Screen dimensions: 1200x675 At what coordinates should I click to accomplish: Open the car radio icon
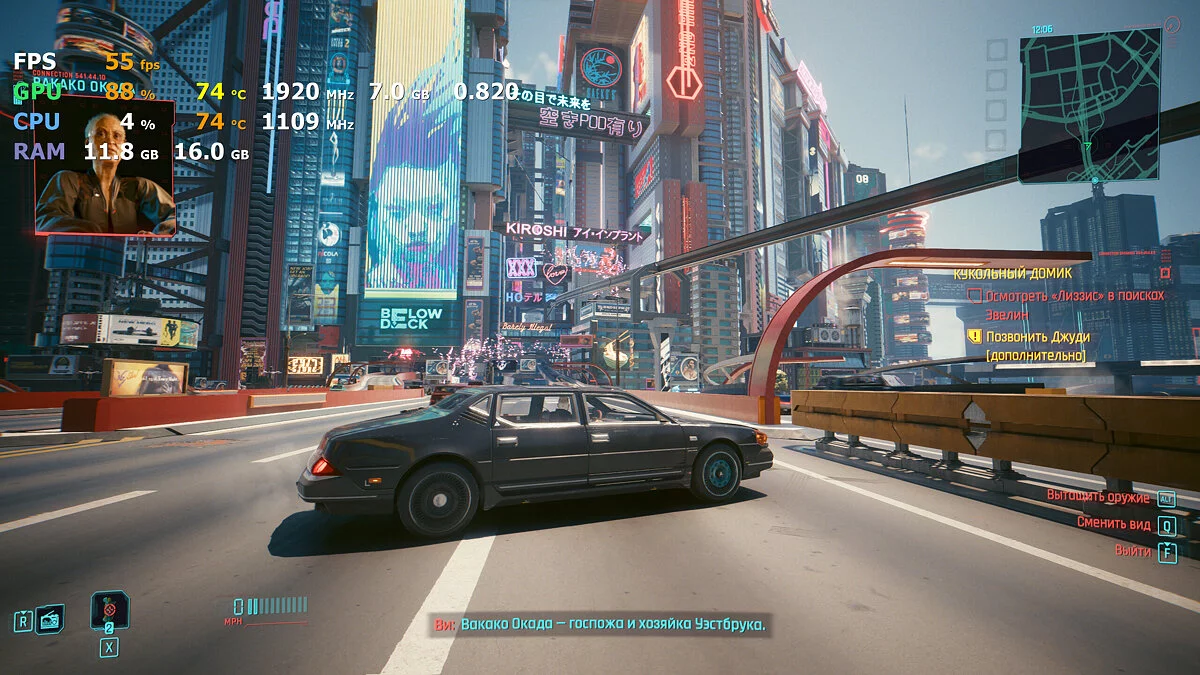pos(50,619)
